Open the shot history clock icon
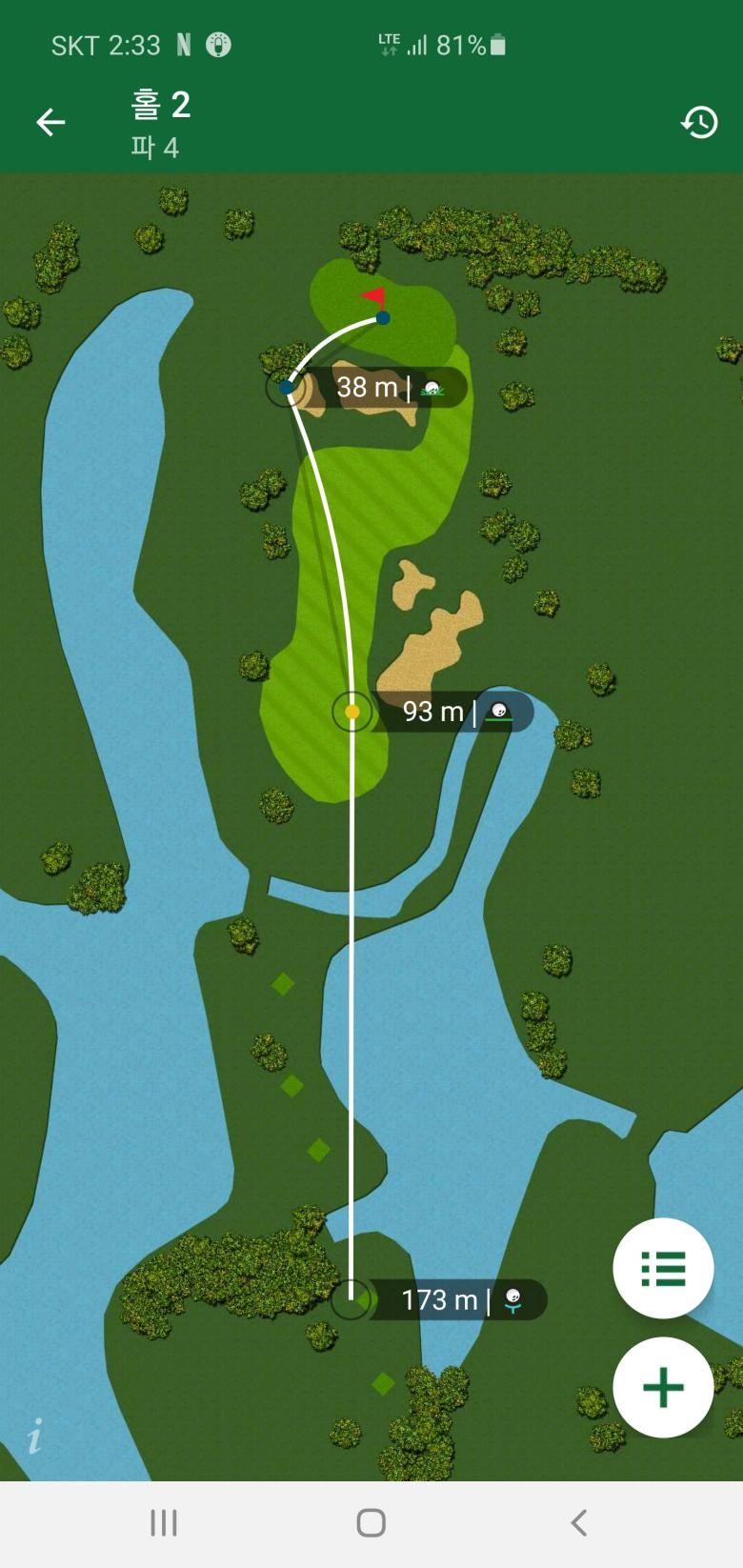 click(x=699, y=122)
